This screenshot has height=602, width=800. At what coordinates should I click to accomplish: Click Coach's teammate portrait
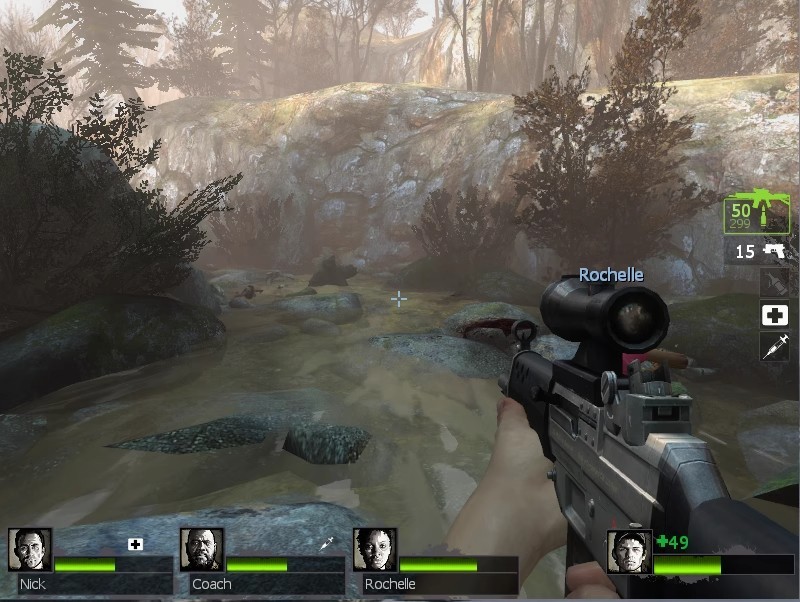pyautogui.click(x=202, y=550)
